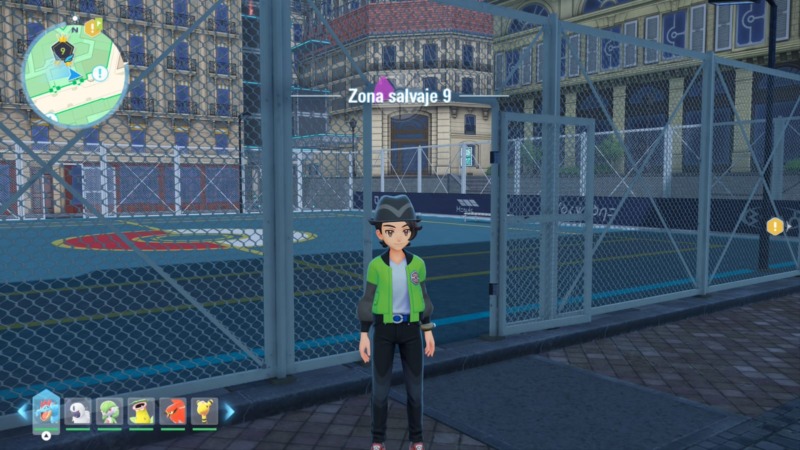Click the Wild Zone 9 marker on minimap

63,45
